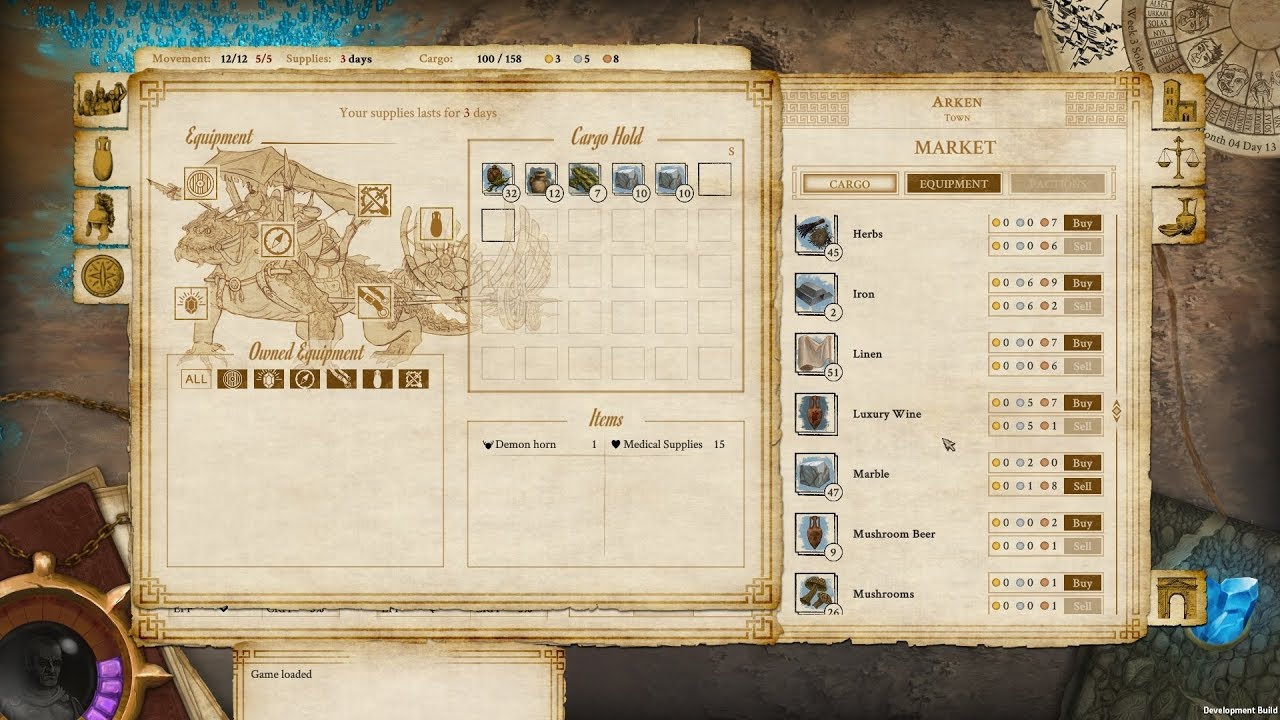Viewport: 1280px width, 720px height.
Task: Open the party members side tab
Action: click(103, 99)
